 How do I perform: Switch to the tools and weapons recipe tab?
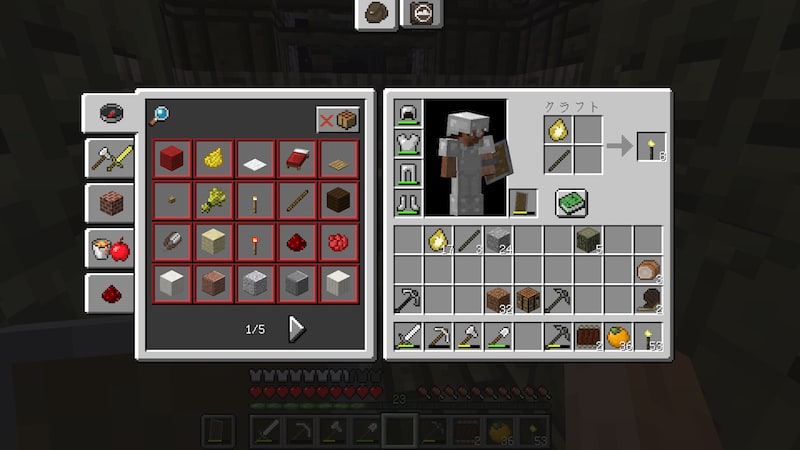click(x=109, y=155)
